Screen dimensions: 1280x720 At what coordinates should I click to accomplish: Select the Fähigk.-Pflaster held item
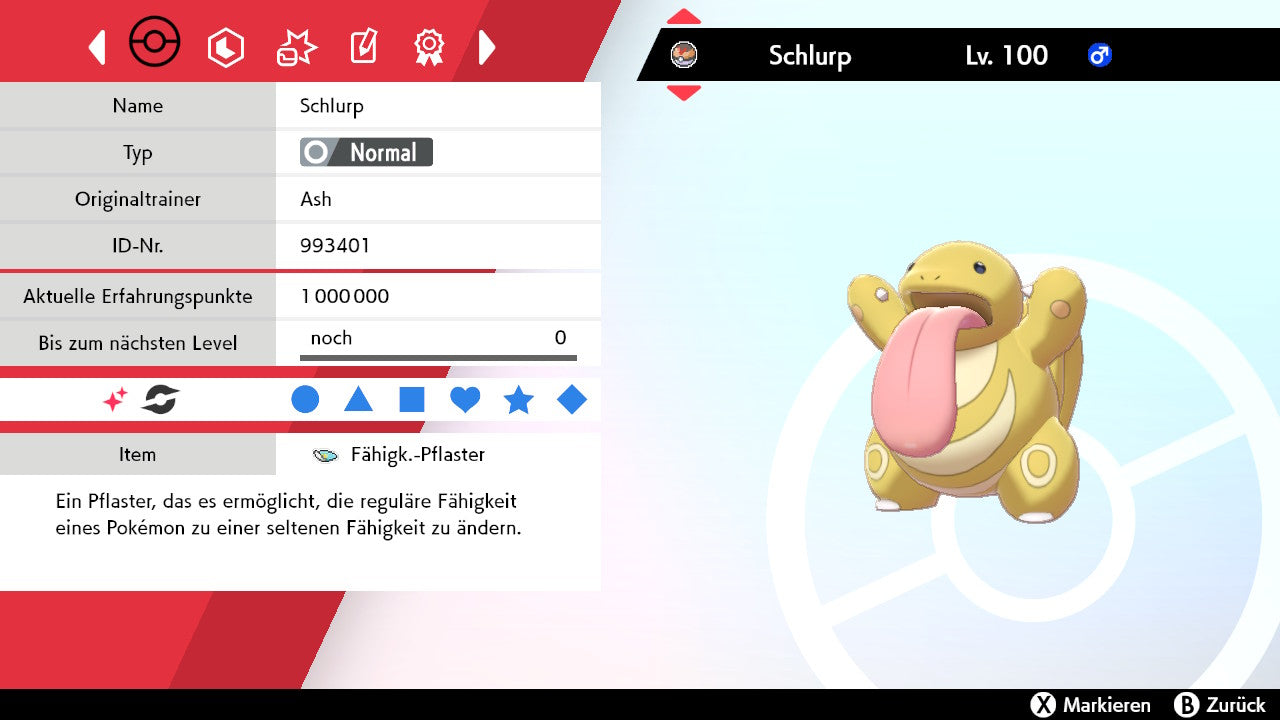417,455
